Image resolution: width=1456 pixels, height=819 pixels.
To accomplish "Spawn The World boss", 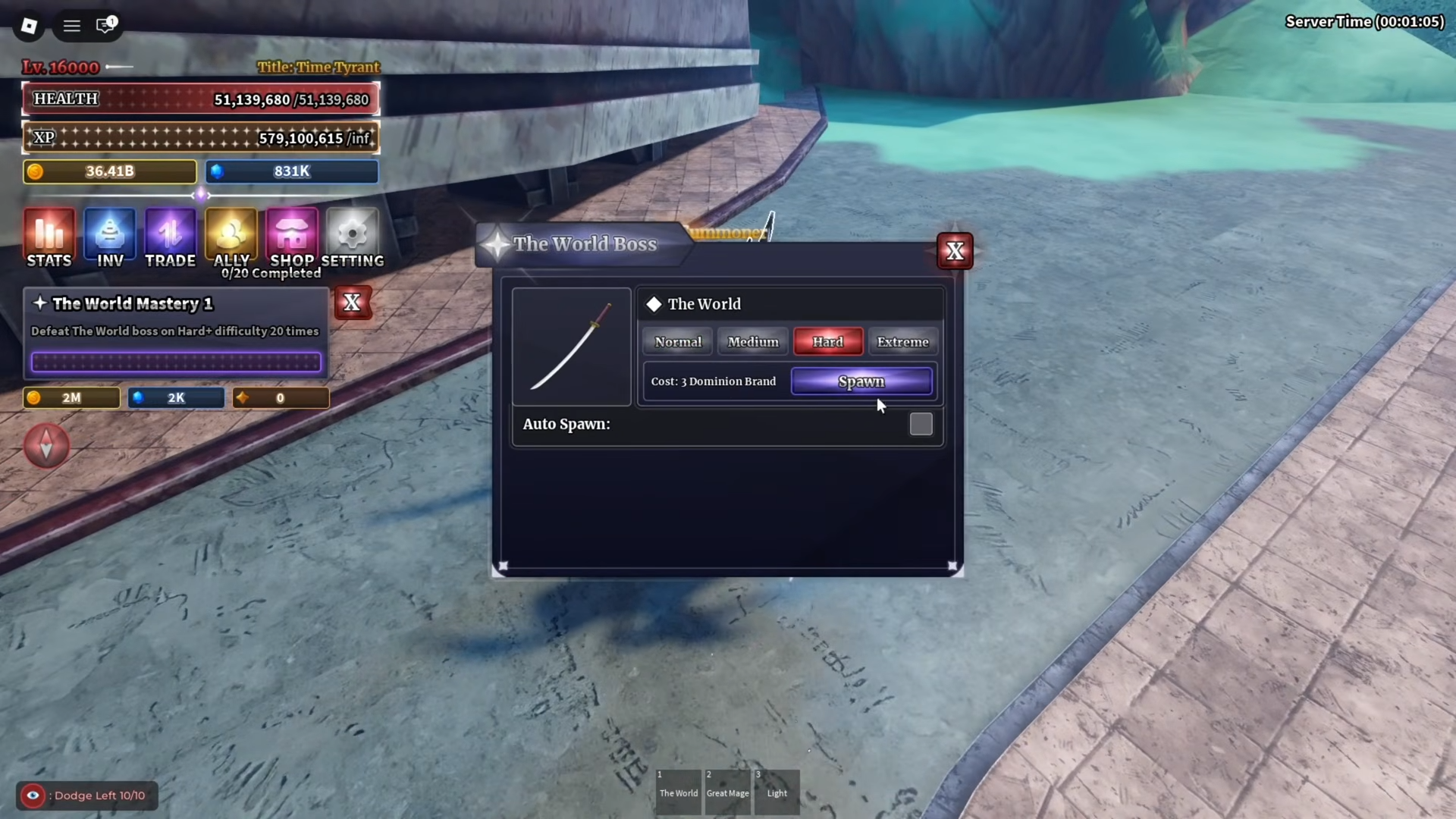I will [x=861, y=381].
